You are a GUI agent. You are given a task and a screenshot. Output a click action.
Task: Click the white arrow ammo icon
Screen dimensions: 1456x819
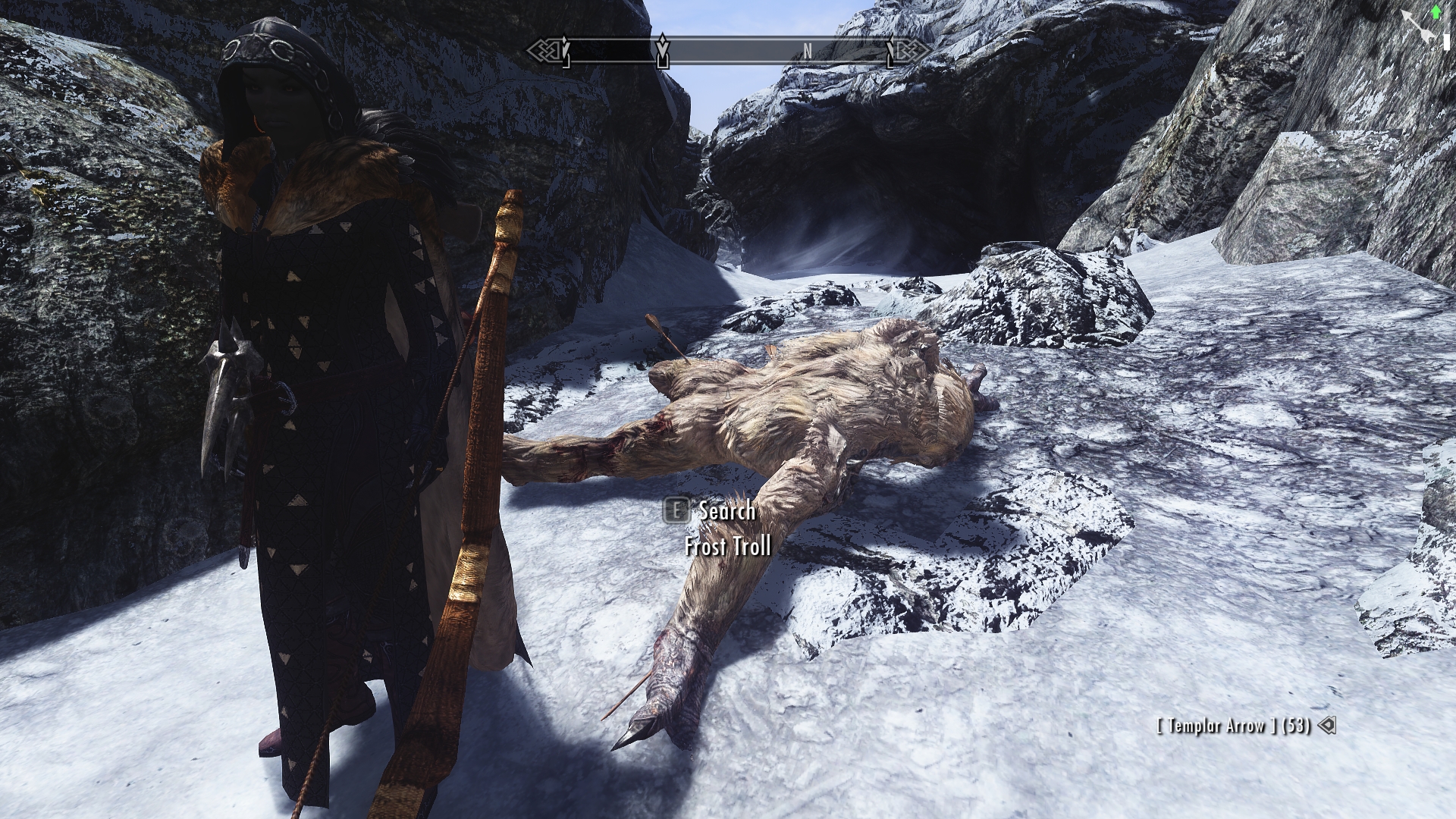pos(1326,726)
